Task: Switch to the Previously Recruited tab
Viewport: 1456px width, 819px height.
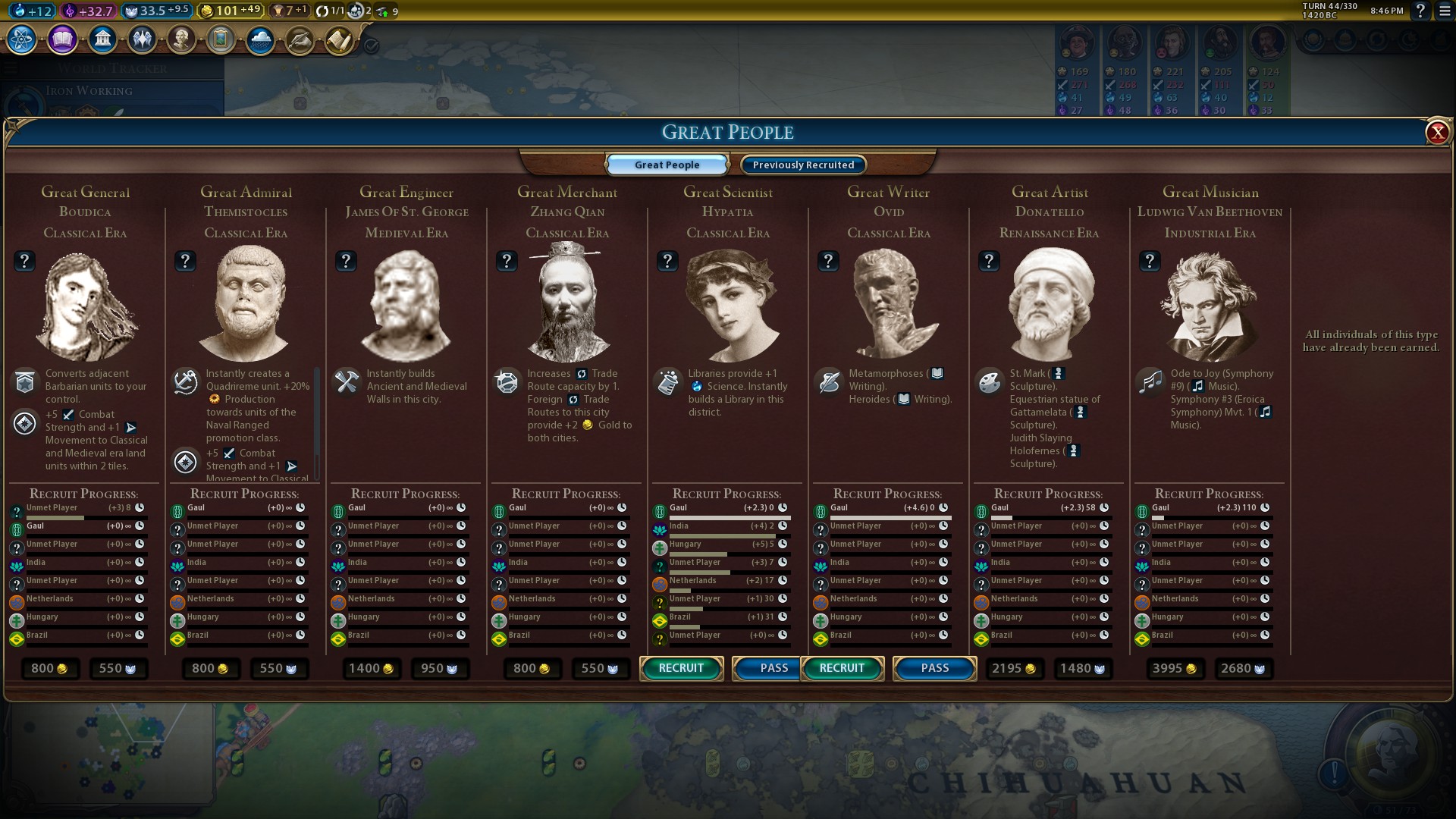Action: click(803, 165)
